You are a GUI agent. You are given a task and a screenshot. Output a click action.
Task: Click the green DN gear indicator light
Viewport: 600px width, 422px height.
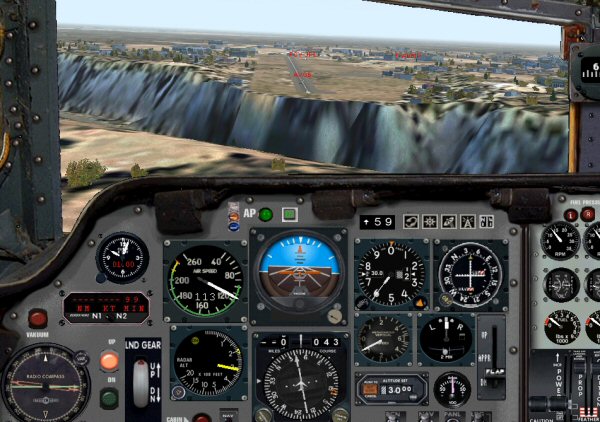click(109, 397)
